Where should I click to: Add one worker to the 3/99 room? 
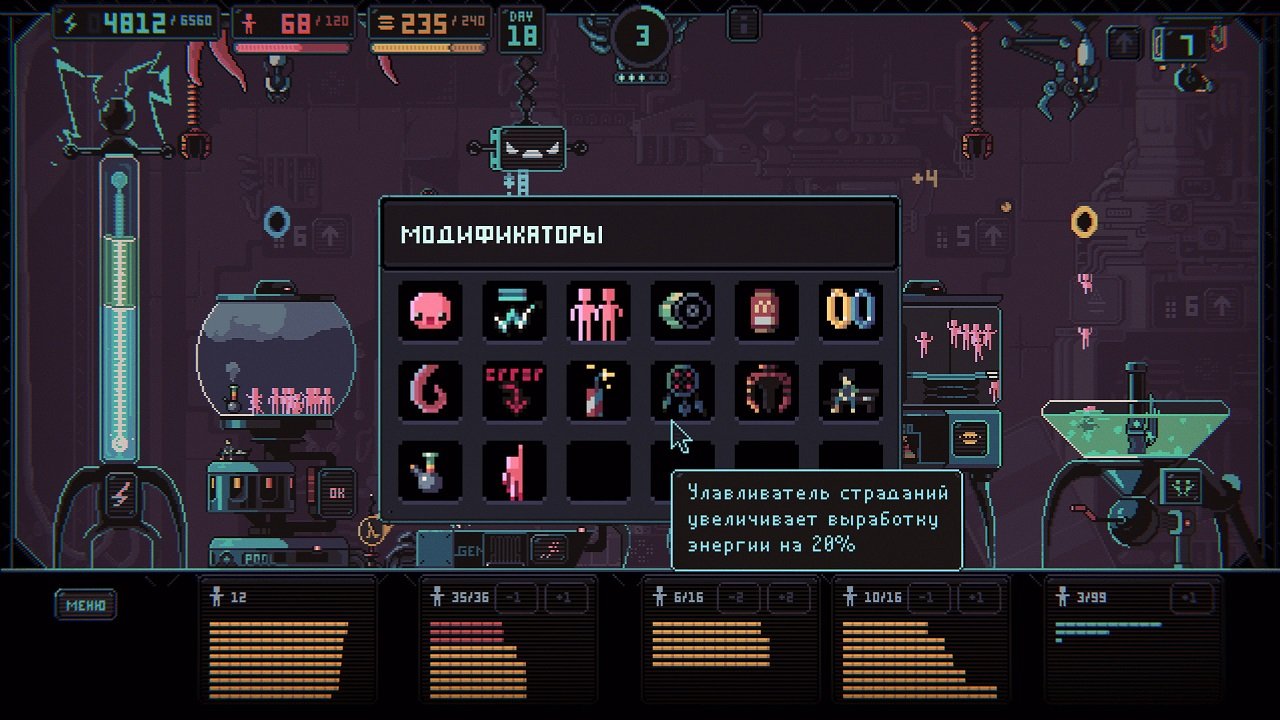[1190, 598]
